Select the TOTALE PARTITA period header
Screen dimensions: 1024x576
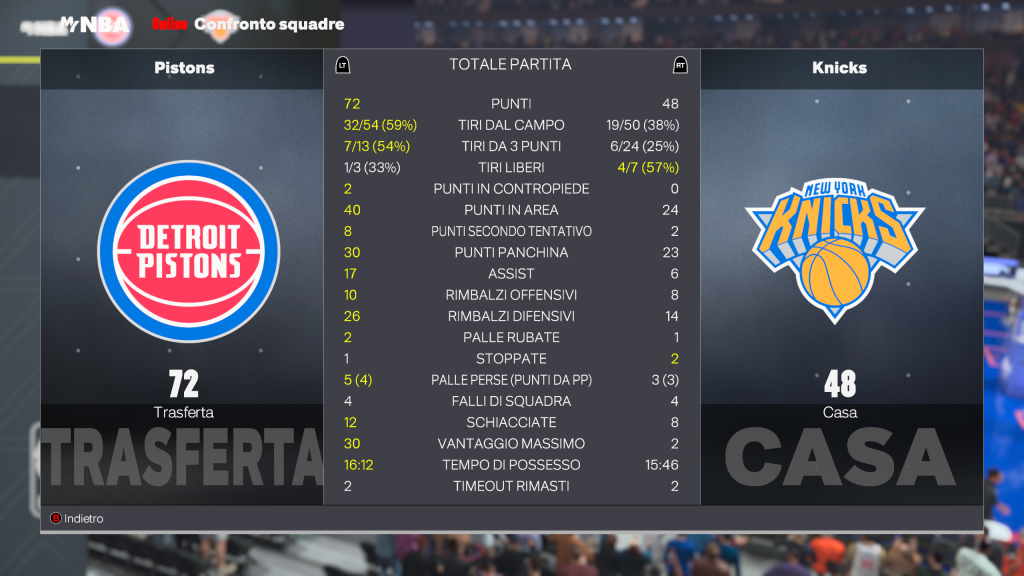[x=510, y=65]
